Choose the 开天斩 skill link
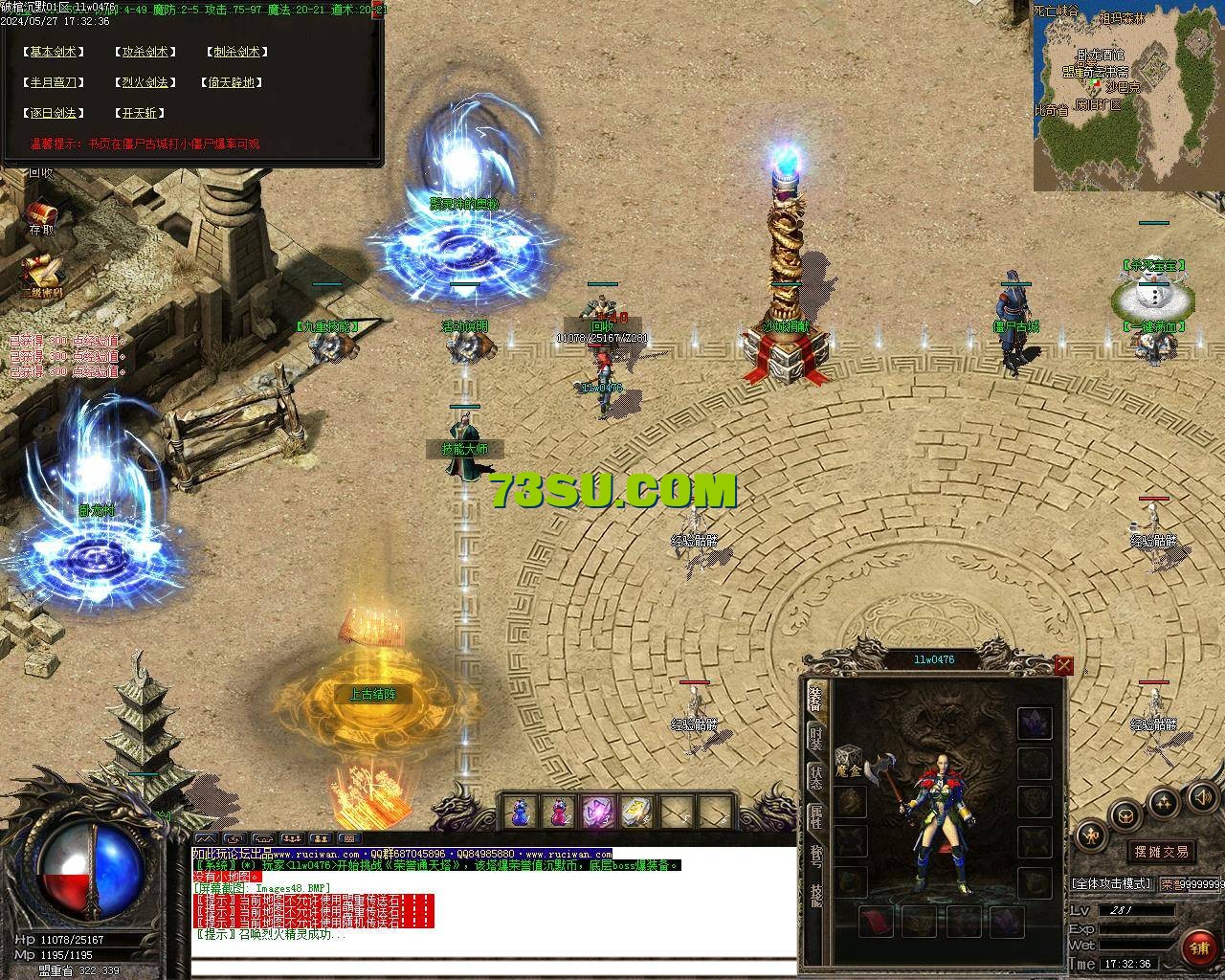Screen dimensions: 1225x980 pos(139,113)
